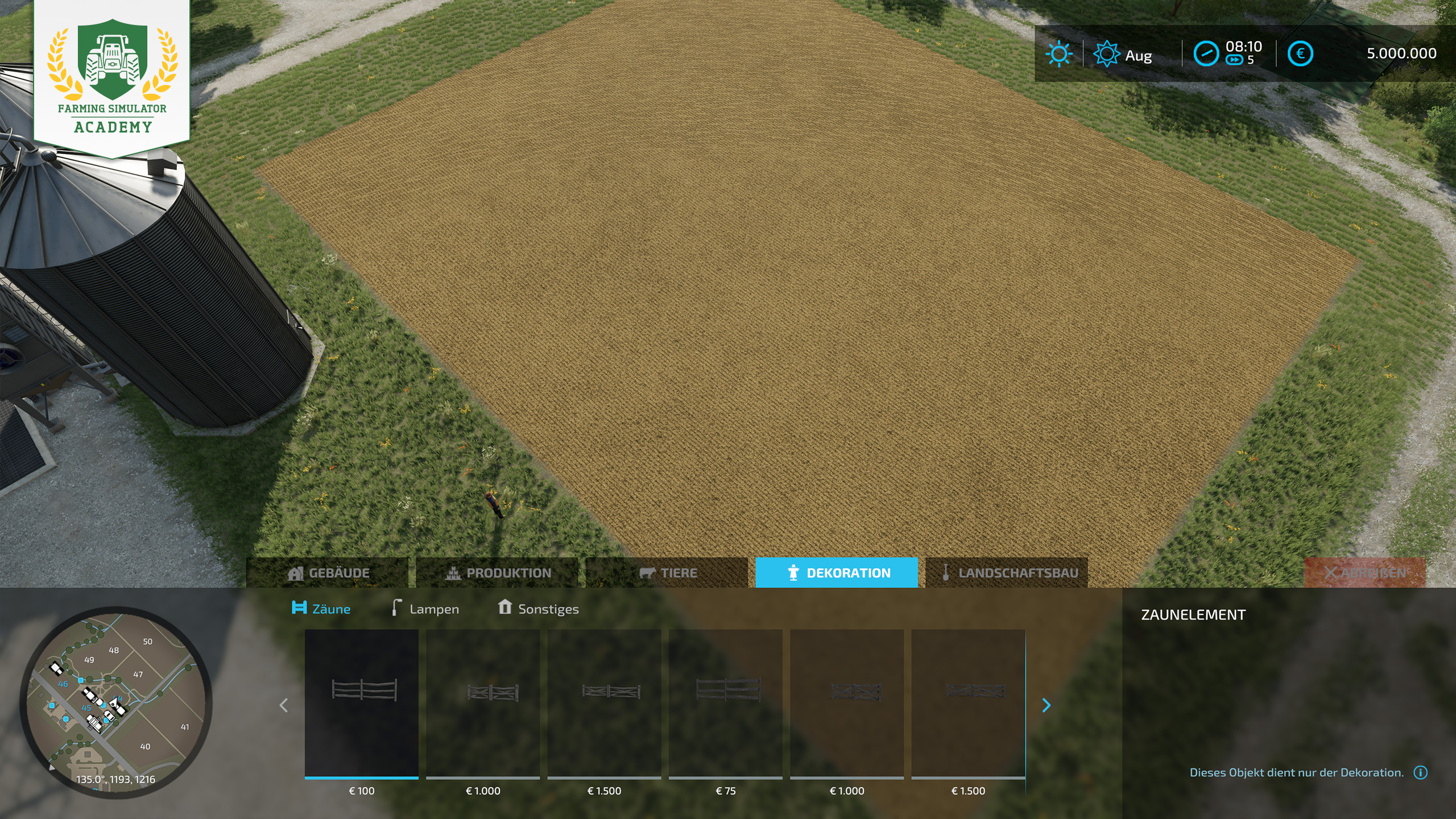Open the circular minimap
This screenshot has height=819, width=1456.
point(116,702)
